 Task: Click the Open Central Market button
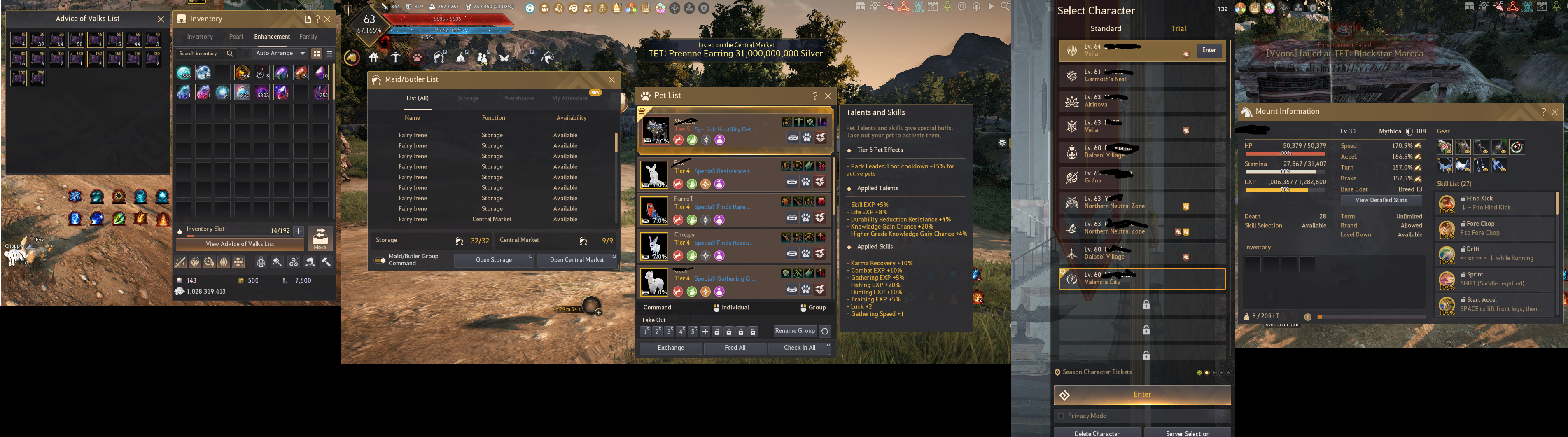(x=576, y=260)
